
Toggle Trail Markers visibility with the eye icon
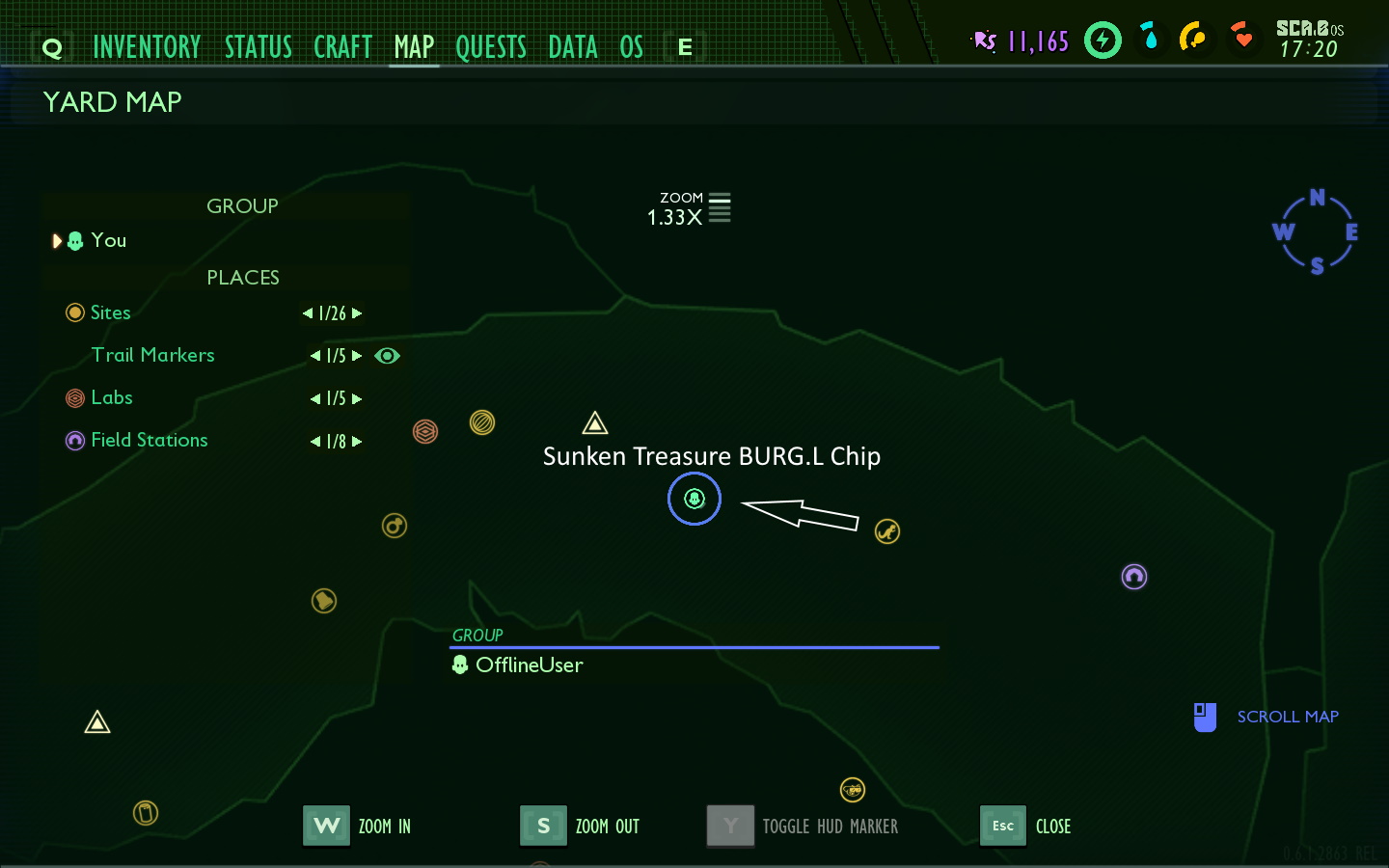click(388, 356)
